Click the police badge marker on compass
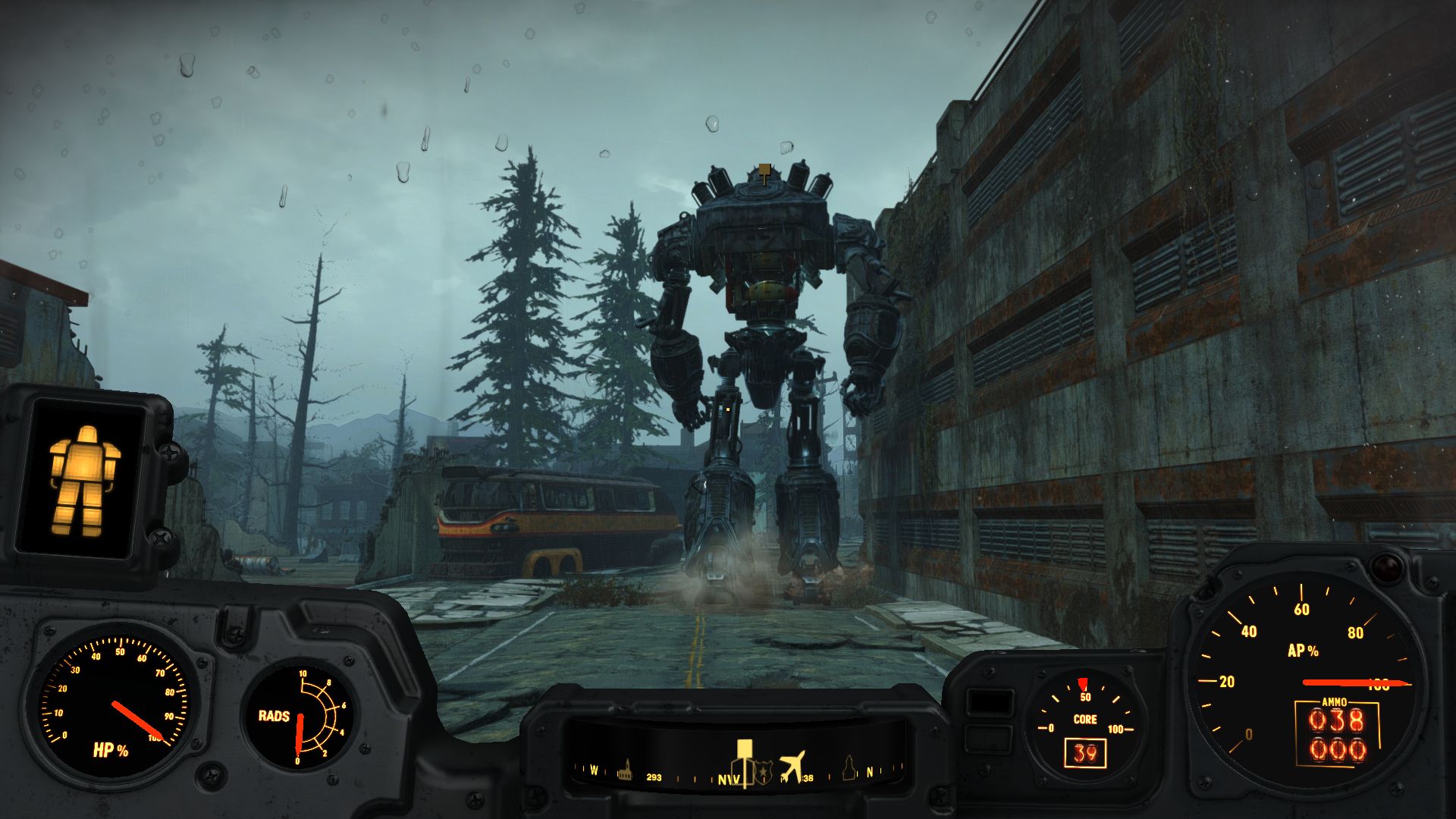This screenshot has height=819, width=1456. [763, 770]
